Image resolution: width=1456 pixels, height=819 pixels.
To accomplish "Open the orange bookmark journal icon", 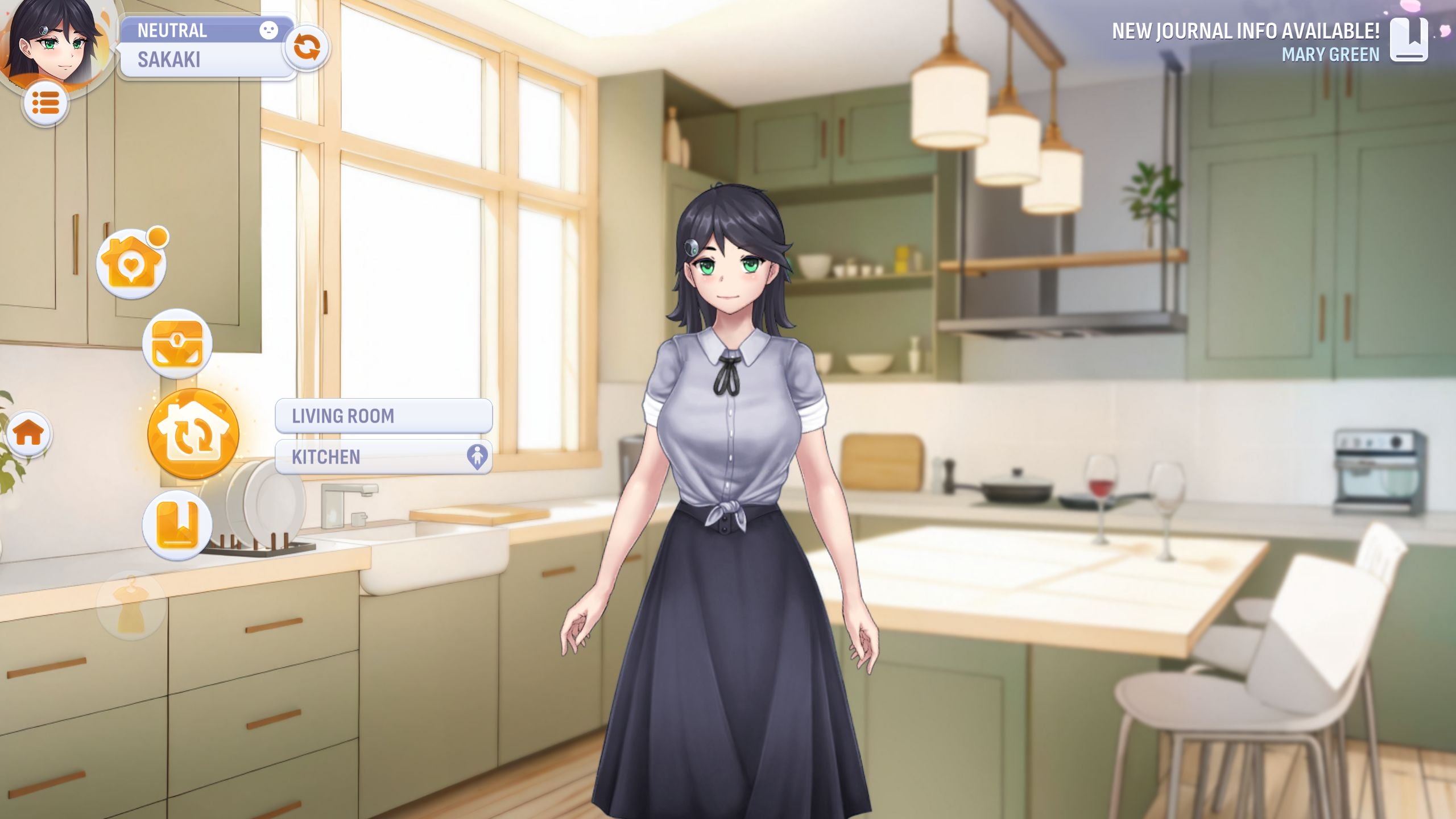I will tap(177, 524).
